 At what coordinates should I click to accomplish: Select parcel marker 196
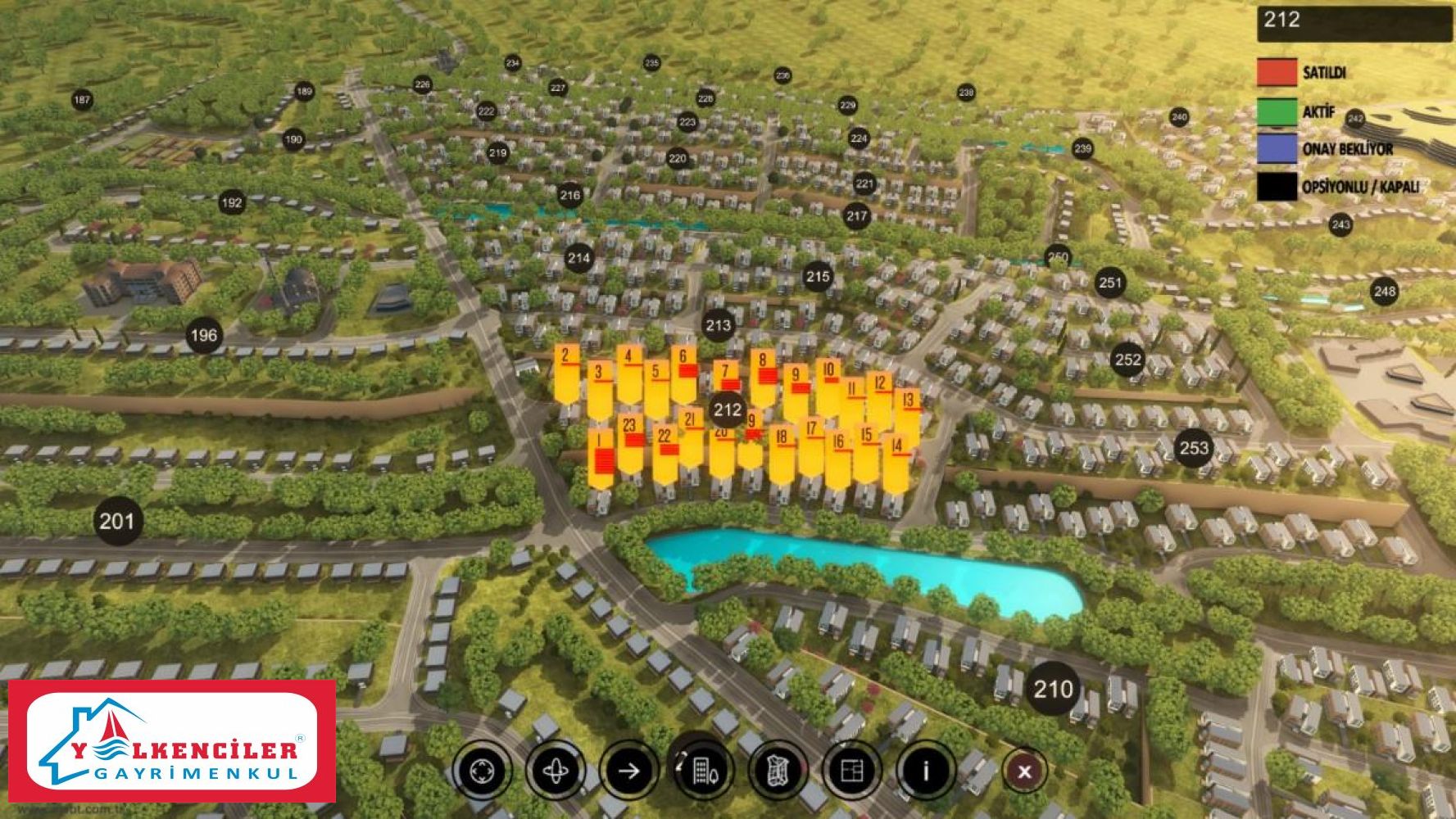point(204,335)
